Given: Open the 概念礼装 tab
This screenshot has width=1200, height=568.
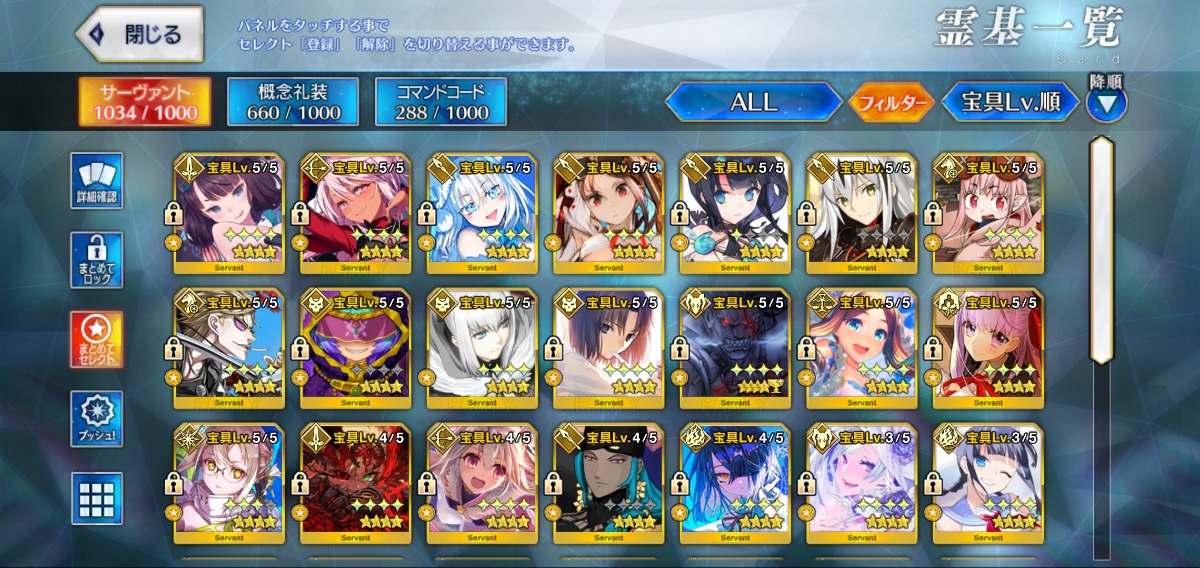Looking at the screenshot, I should [x=291, y=101].
